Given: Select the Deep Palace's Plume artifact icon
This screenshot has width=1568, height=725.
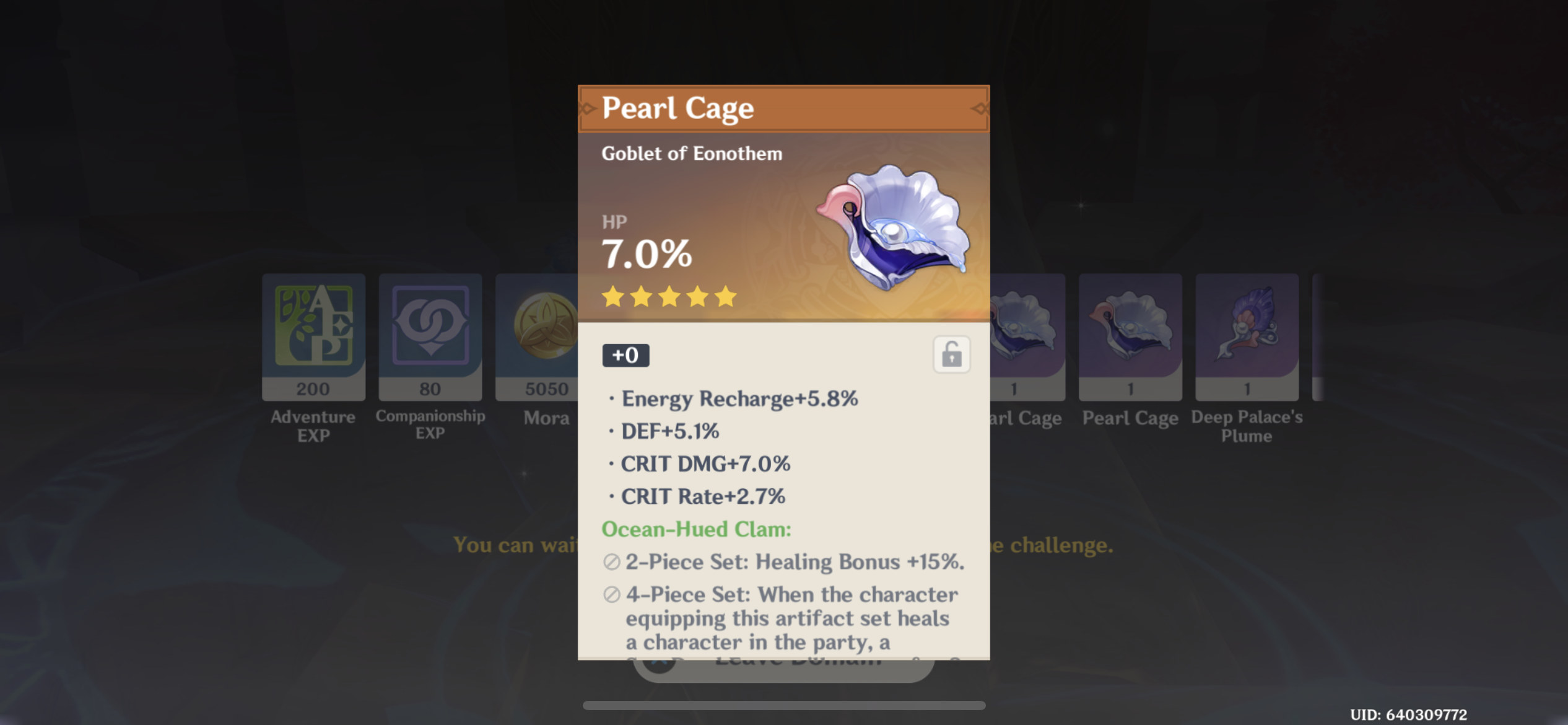Looking at the screenshot, I should 1246,336.
